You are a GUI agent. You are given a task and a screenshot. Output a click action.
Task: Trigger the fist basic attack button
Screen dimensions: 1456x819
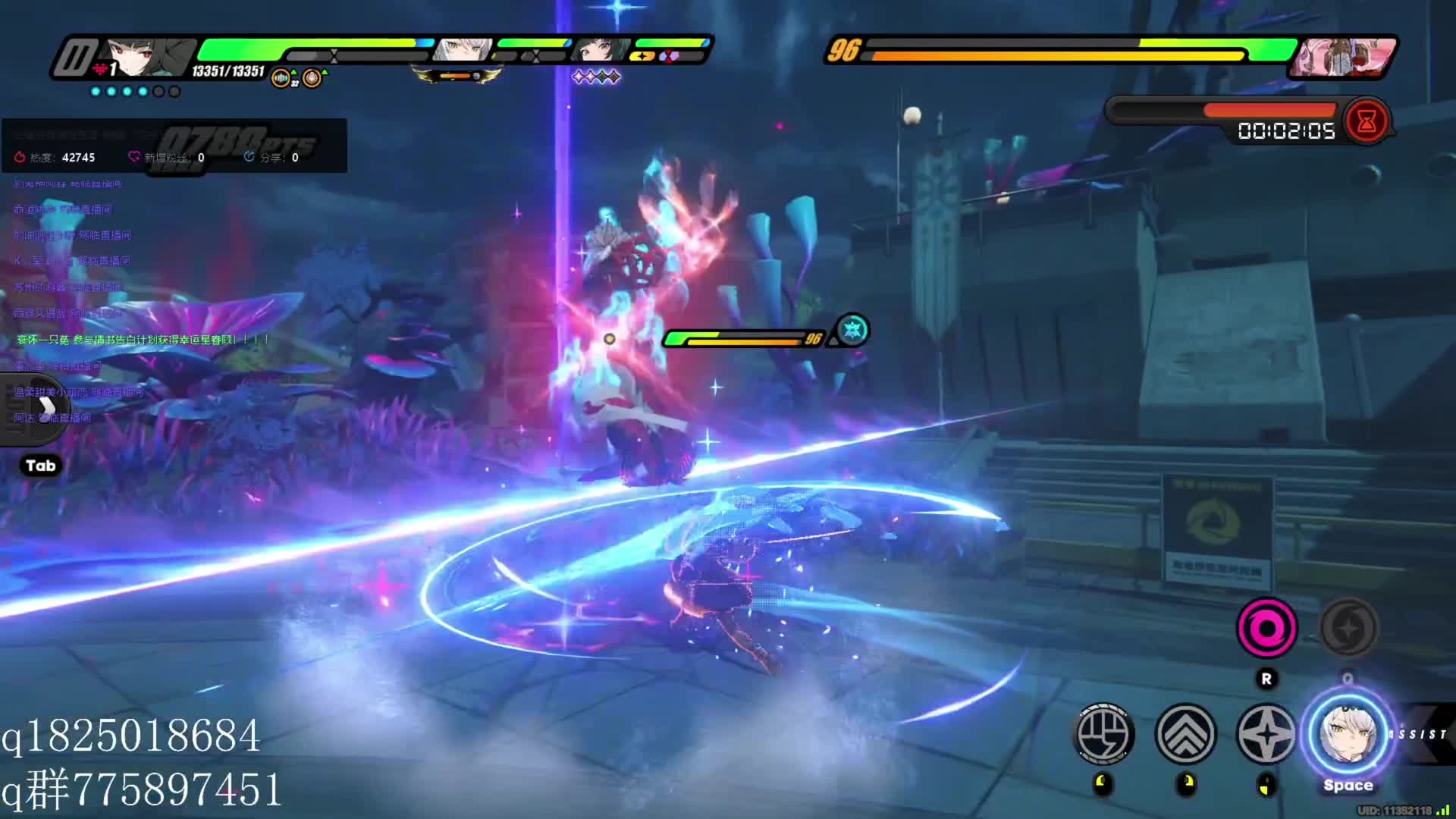point(1104,734)
